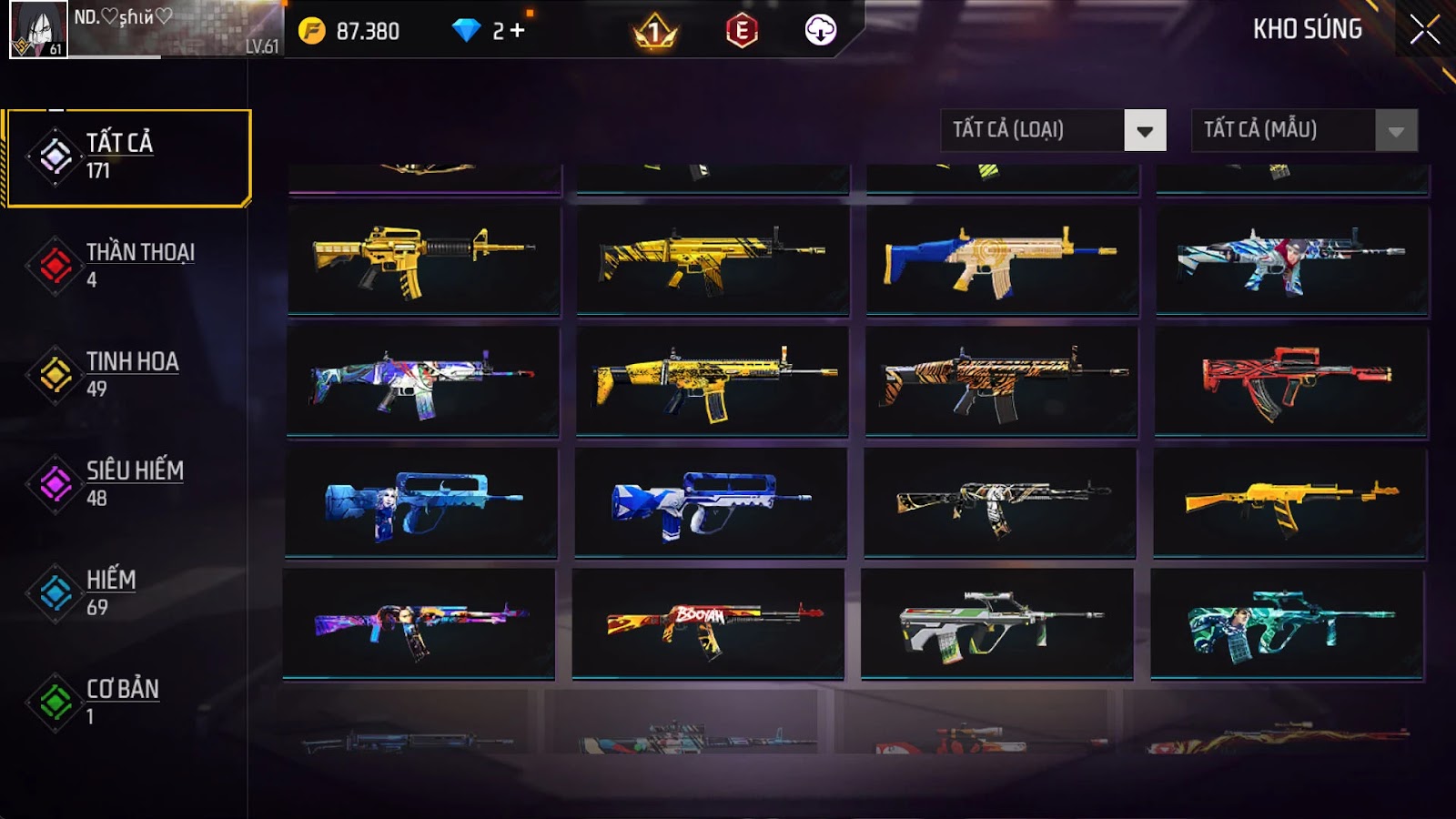This screenshot has width=1456, height=819.
Task: Open the golden rank crown icon
Action: [654, 33]
